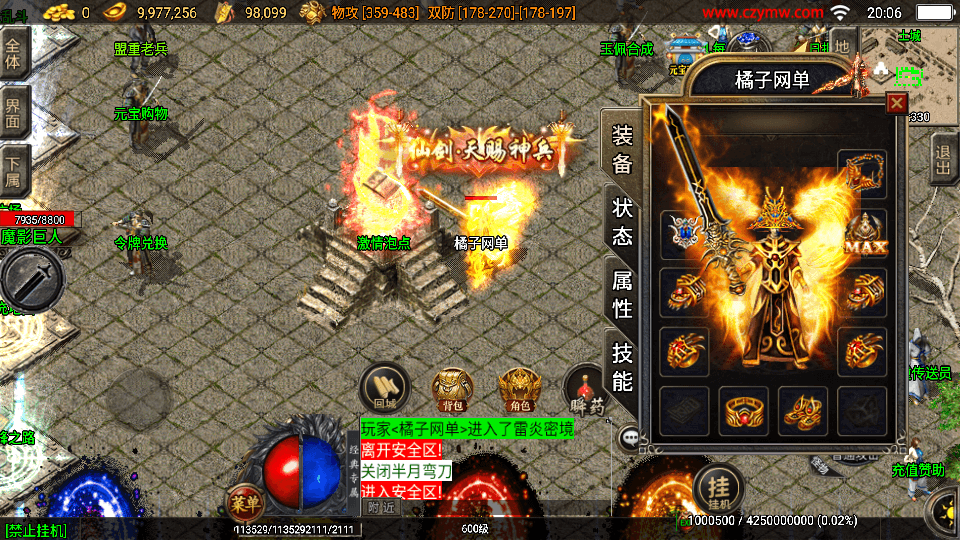Select the equipped boots slot
The width and height of the screenshot is (960, 540).
803,409
